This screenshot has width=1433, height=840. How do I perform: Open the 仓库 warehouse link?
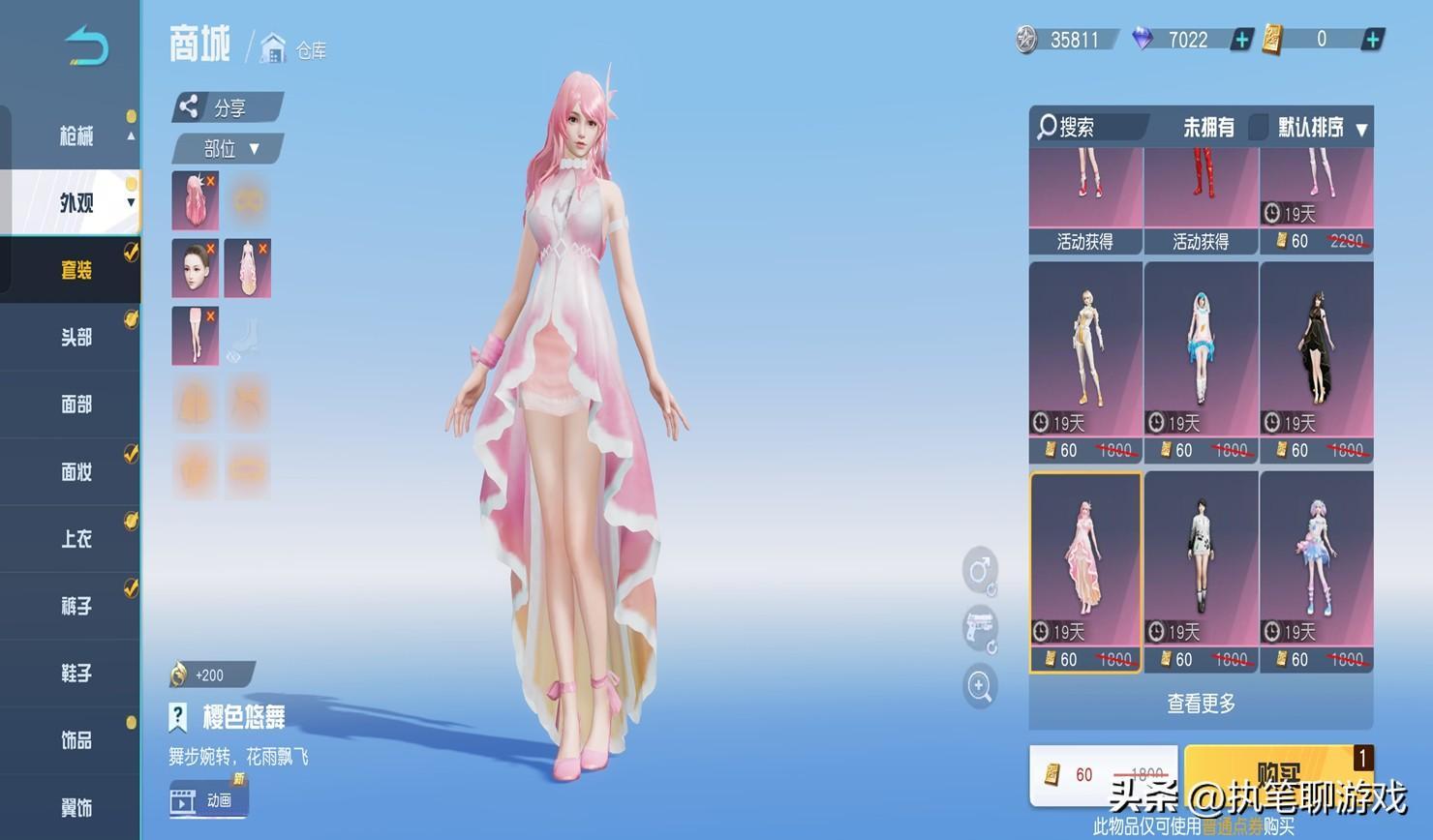point(294,49)
